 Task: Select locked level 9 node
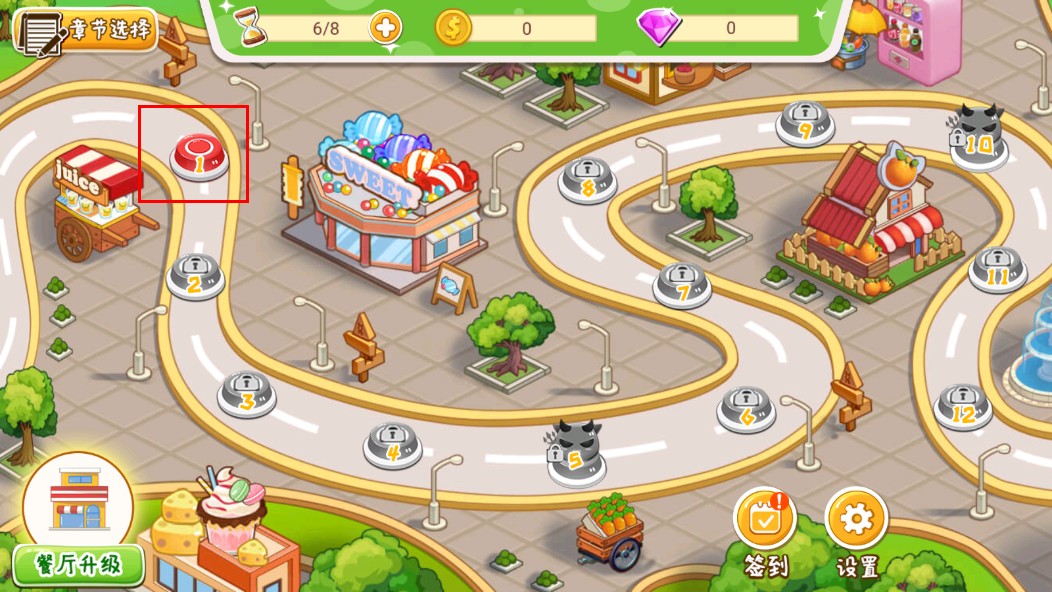pos(806,122)
